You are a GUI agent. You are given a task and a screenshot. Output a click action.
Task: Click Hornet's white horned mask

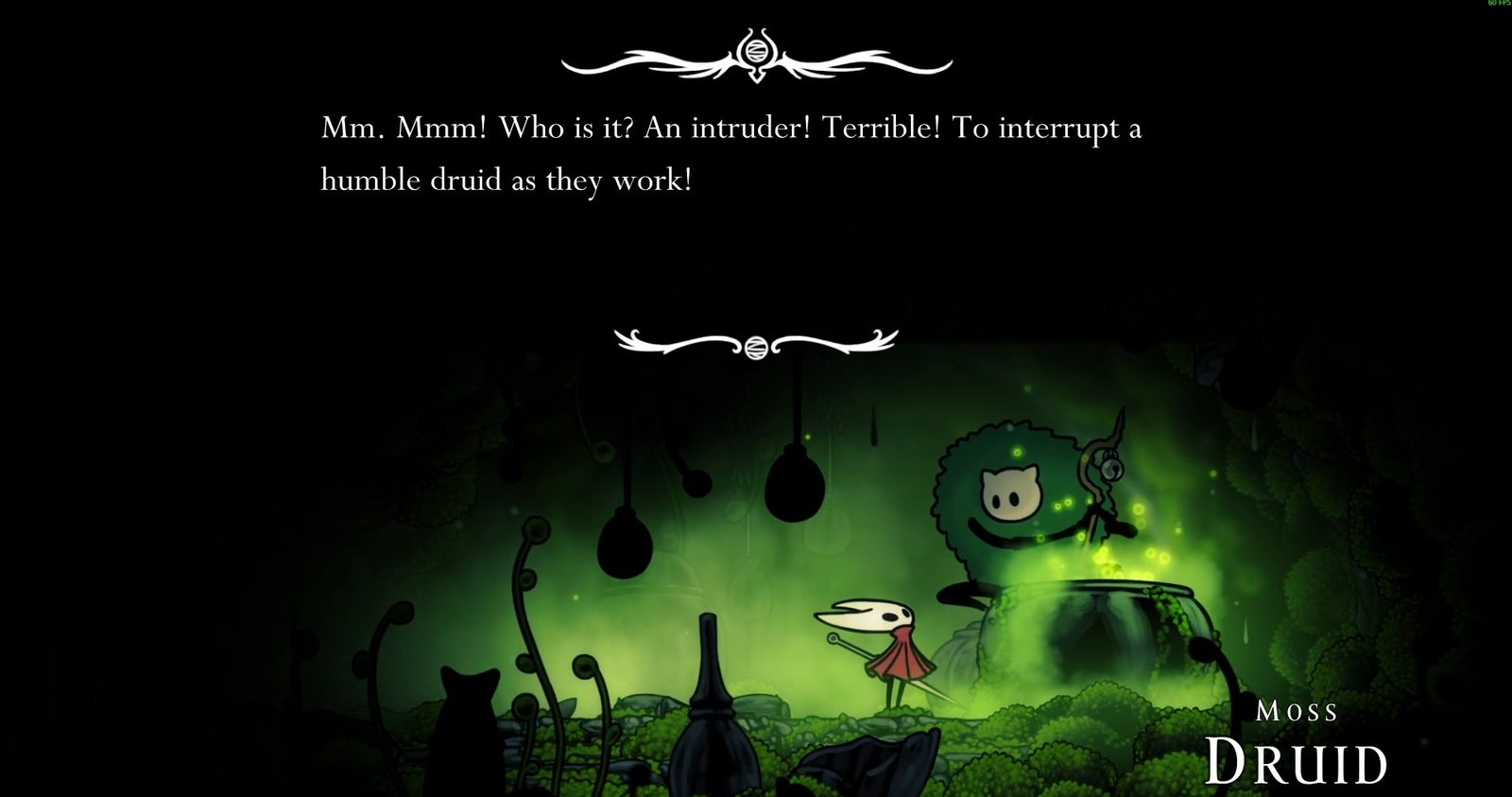pyautogui.click(x=871, y=615)
